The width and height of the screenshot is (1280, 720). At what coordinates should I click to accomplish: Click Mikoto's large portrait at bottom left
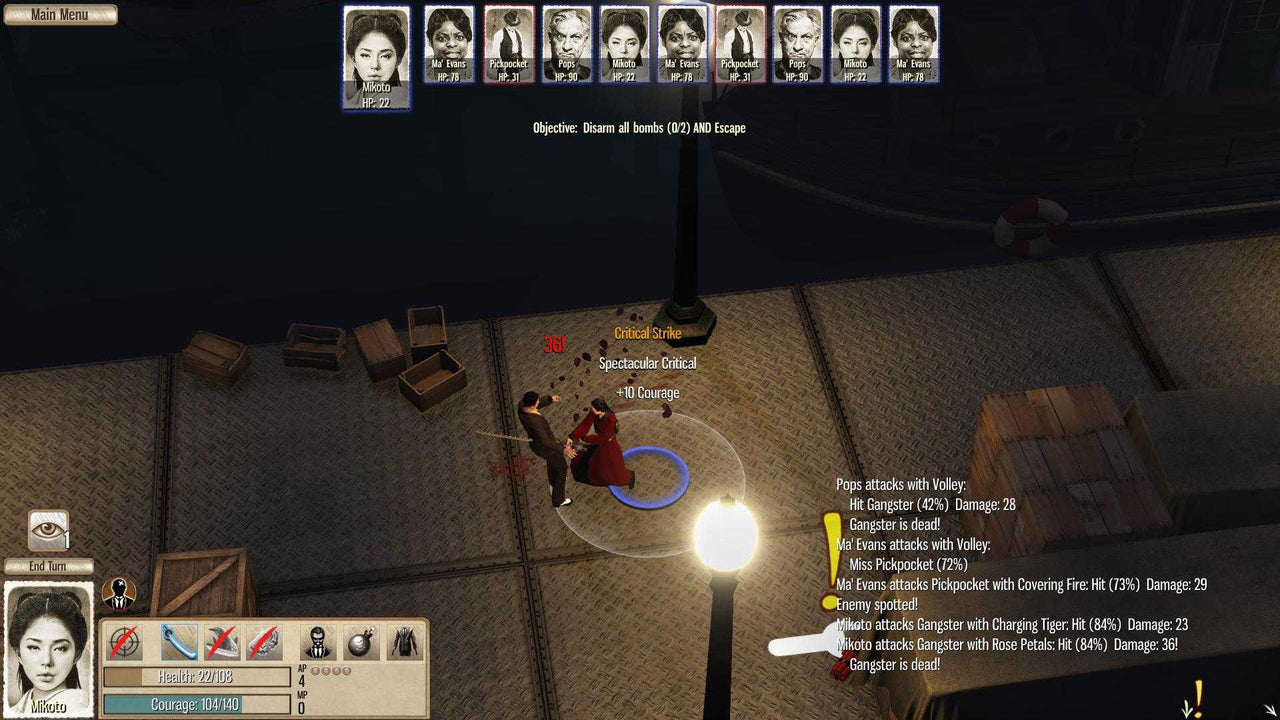coord(48,650)
